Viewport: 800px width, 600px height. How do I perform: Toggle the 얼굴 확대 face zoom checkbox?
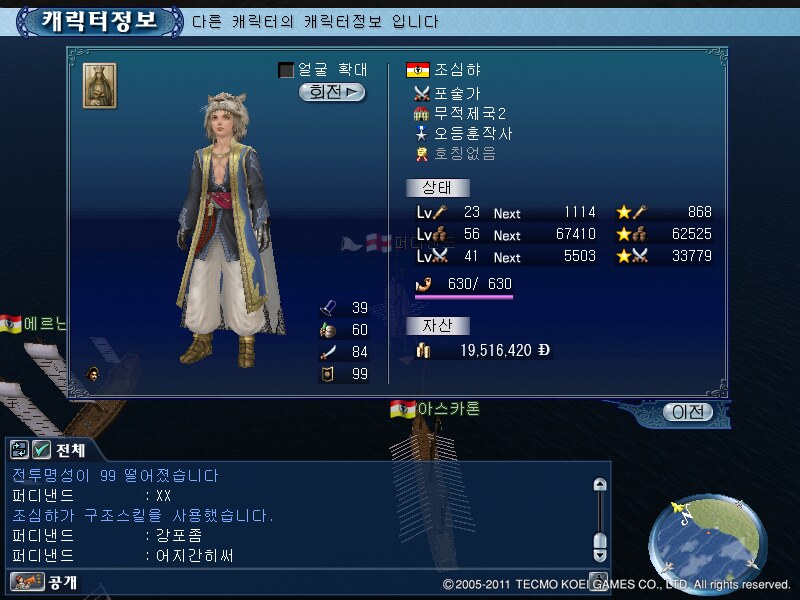tap(286, 70)
